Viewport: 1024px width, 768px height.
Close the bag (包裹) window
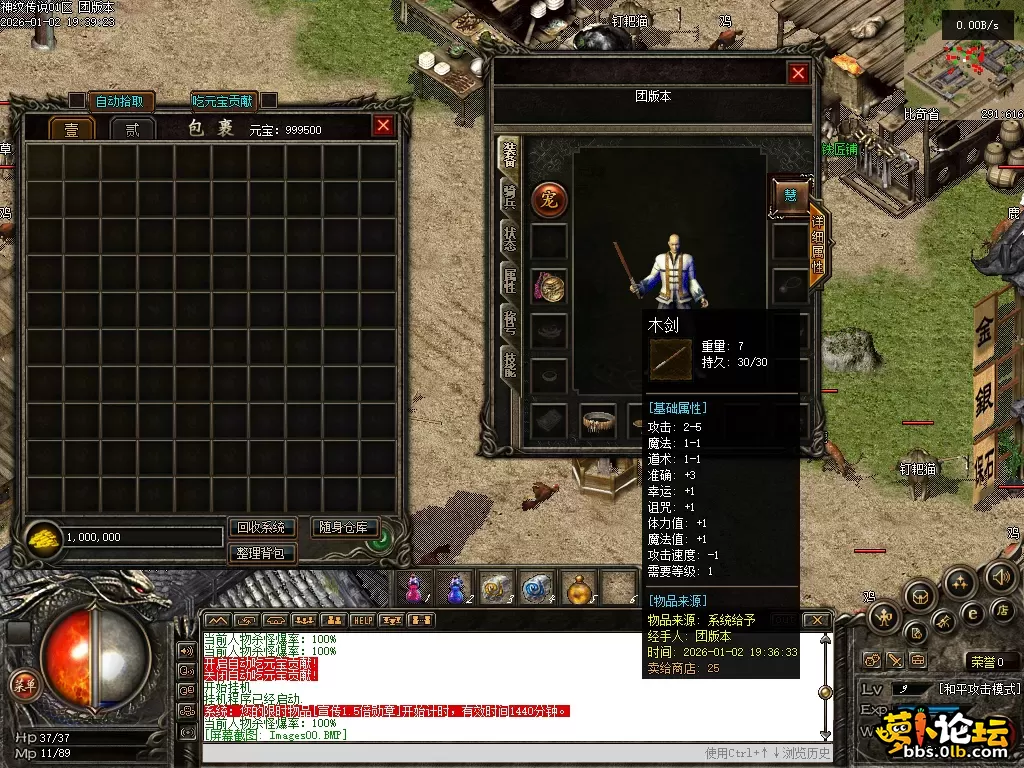point(383,126)
